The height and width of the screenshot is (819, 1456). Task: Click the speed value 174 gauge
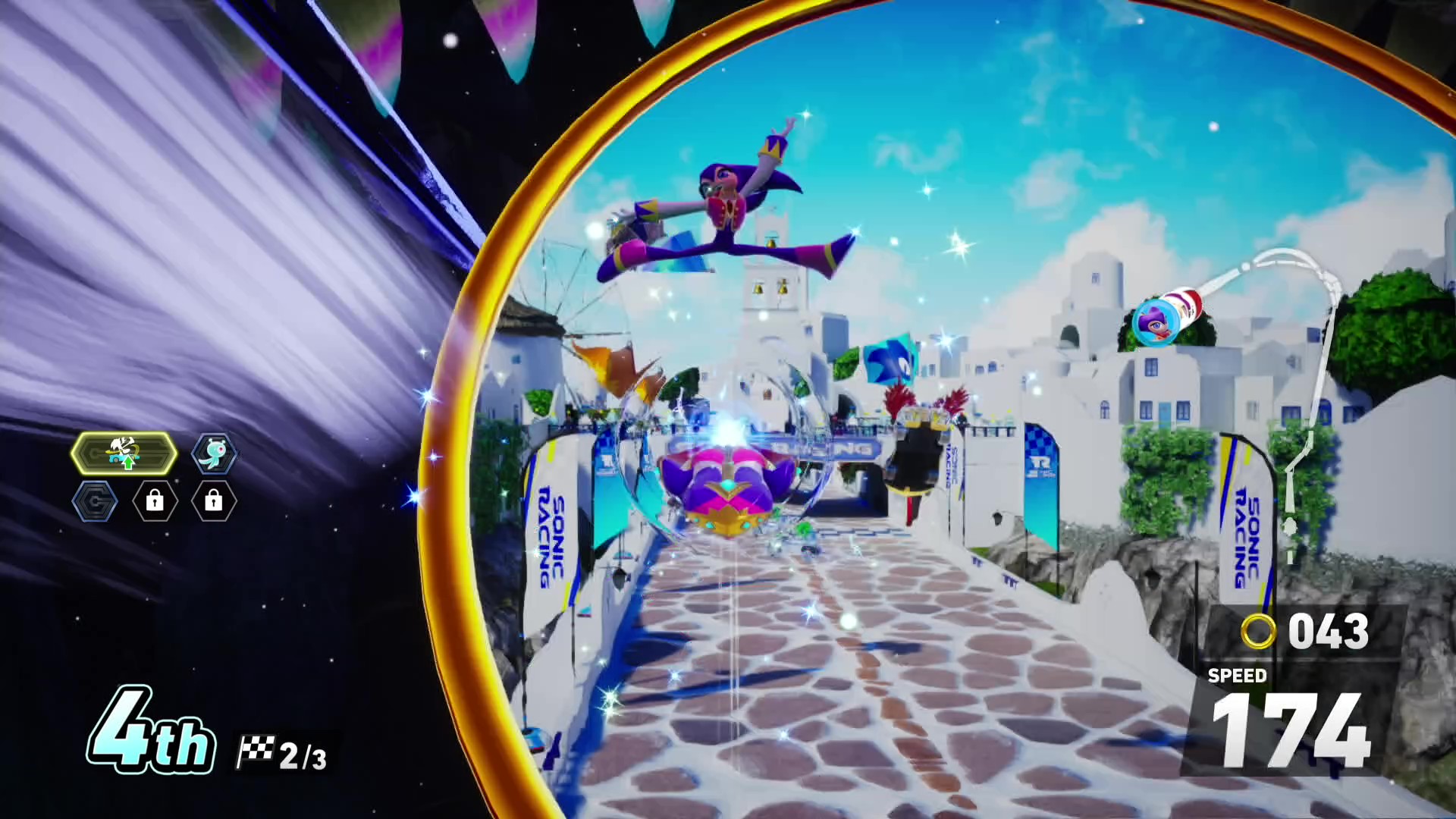click(1289, 728)
